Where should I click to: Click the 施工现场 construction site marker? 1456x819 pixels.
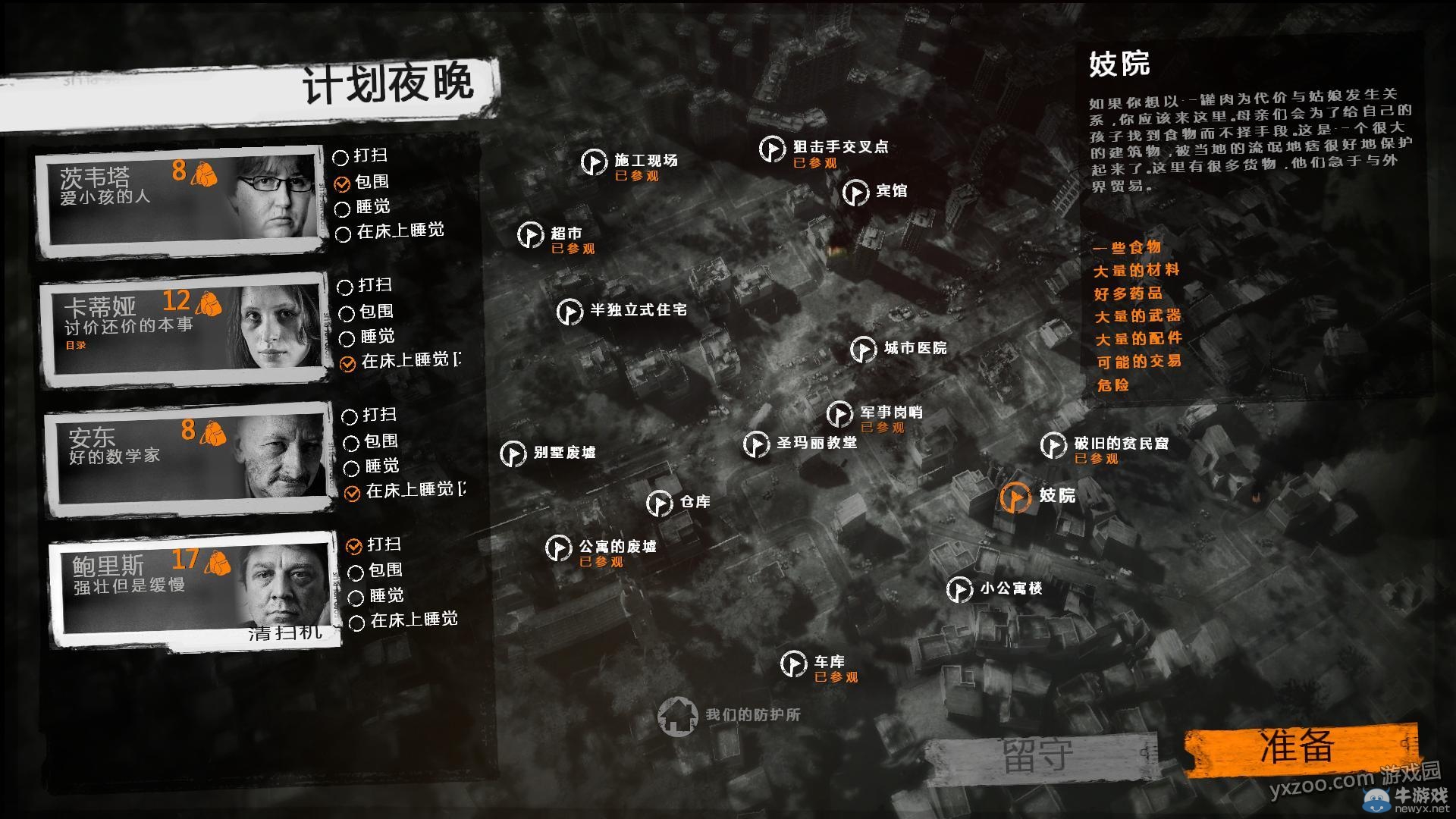coord(593,162)
